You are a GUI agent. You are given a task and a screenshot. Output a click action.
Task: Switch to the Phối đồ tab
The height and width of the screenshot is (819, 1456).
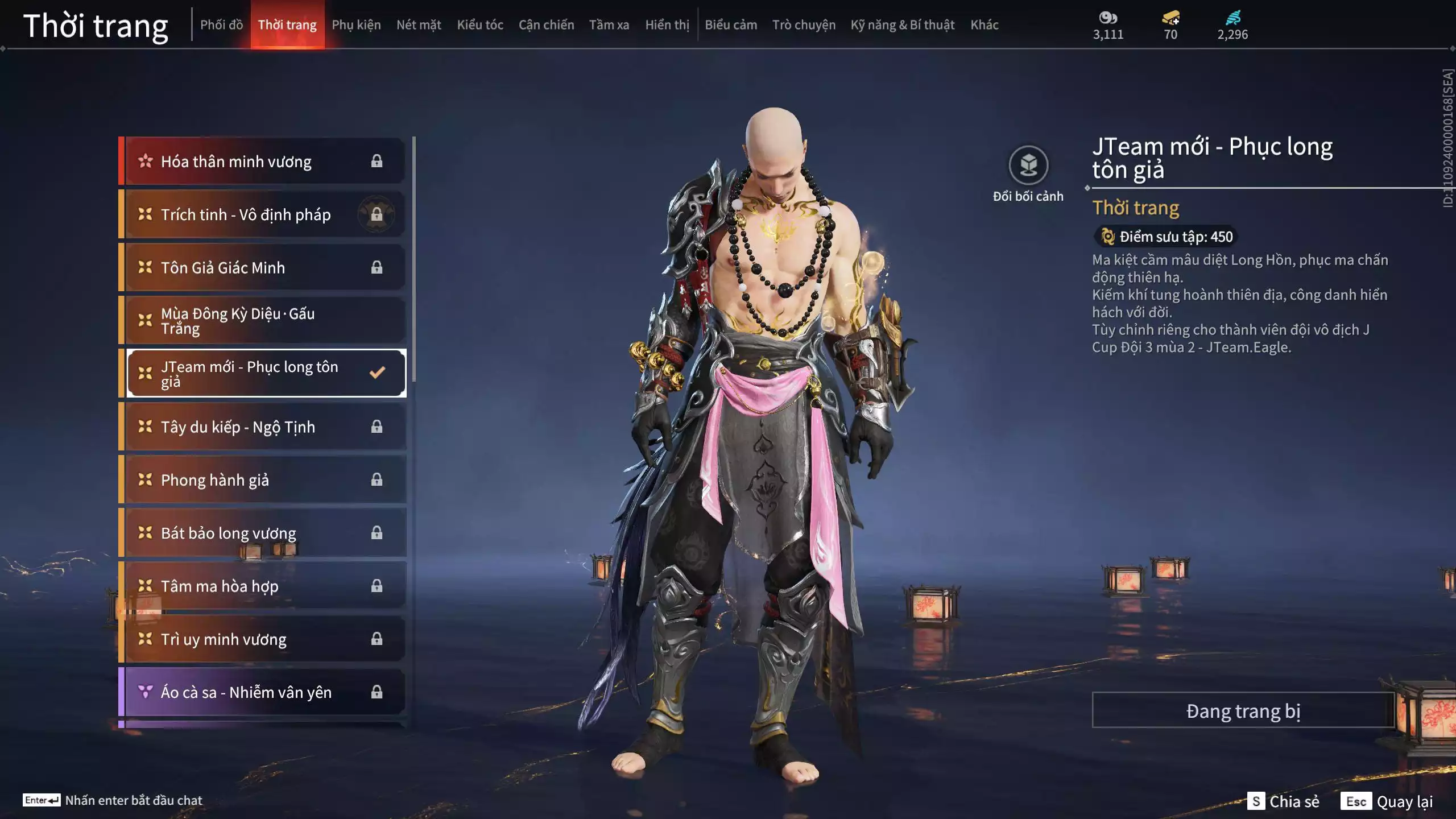tap(221, 25)
